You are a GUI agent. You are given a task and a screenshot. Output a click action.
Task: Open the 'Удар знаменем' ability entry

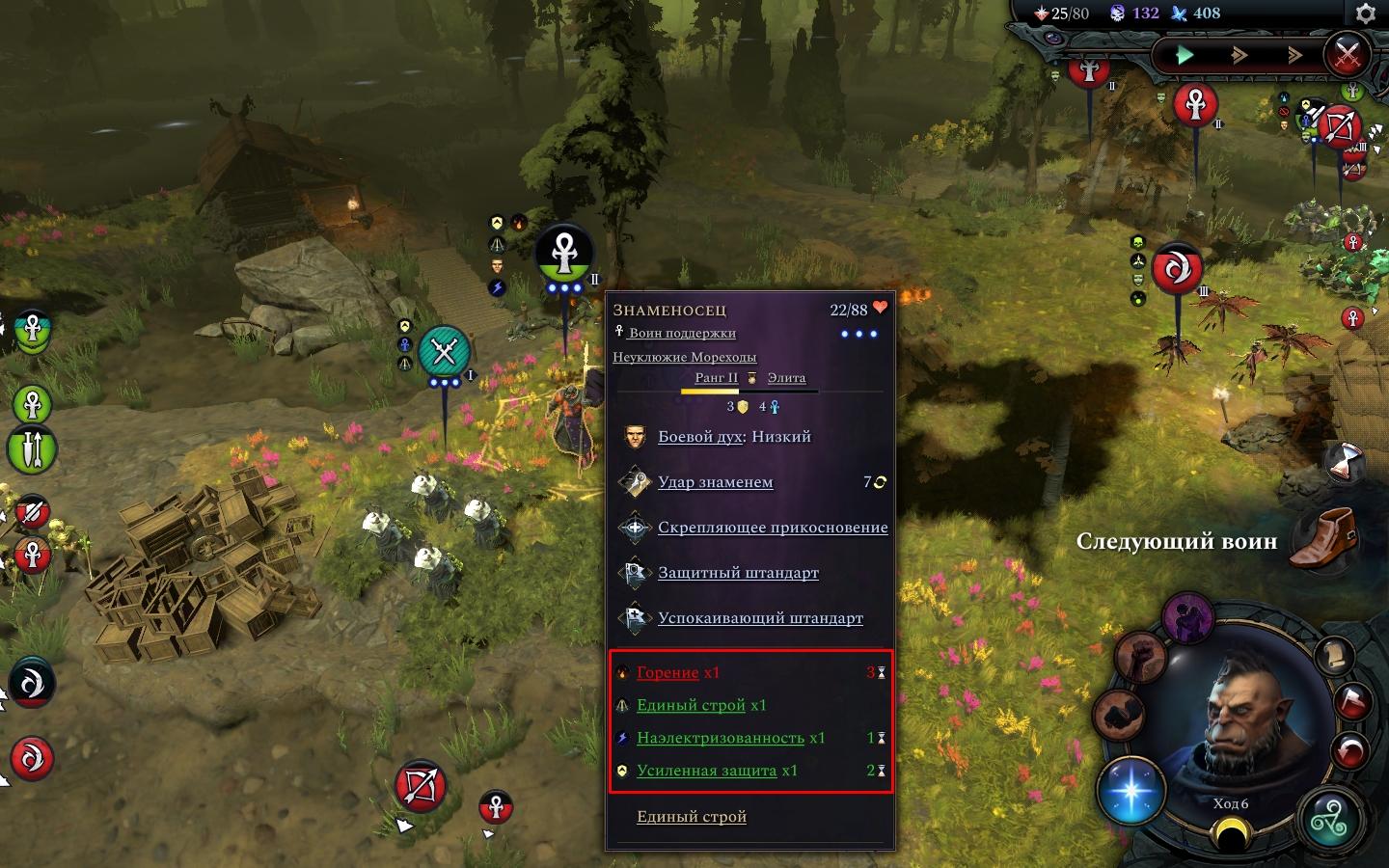(x=715, y=482)
